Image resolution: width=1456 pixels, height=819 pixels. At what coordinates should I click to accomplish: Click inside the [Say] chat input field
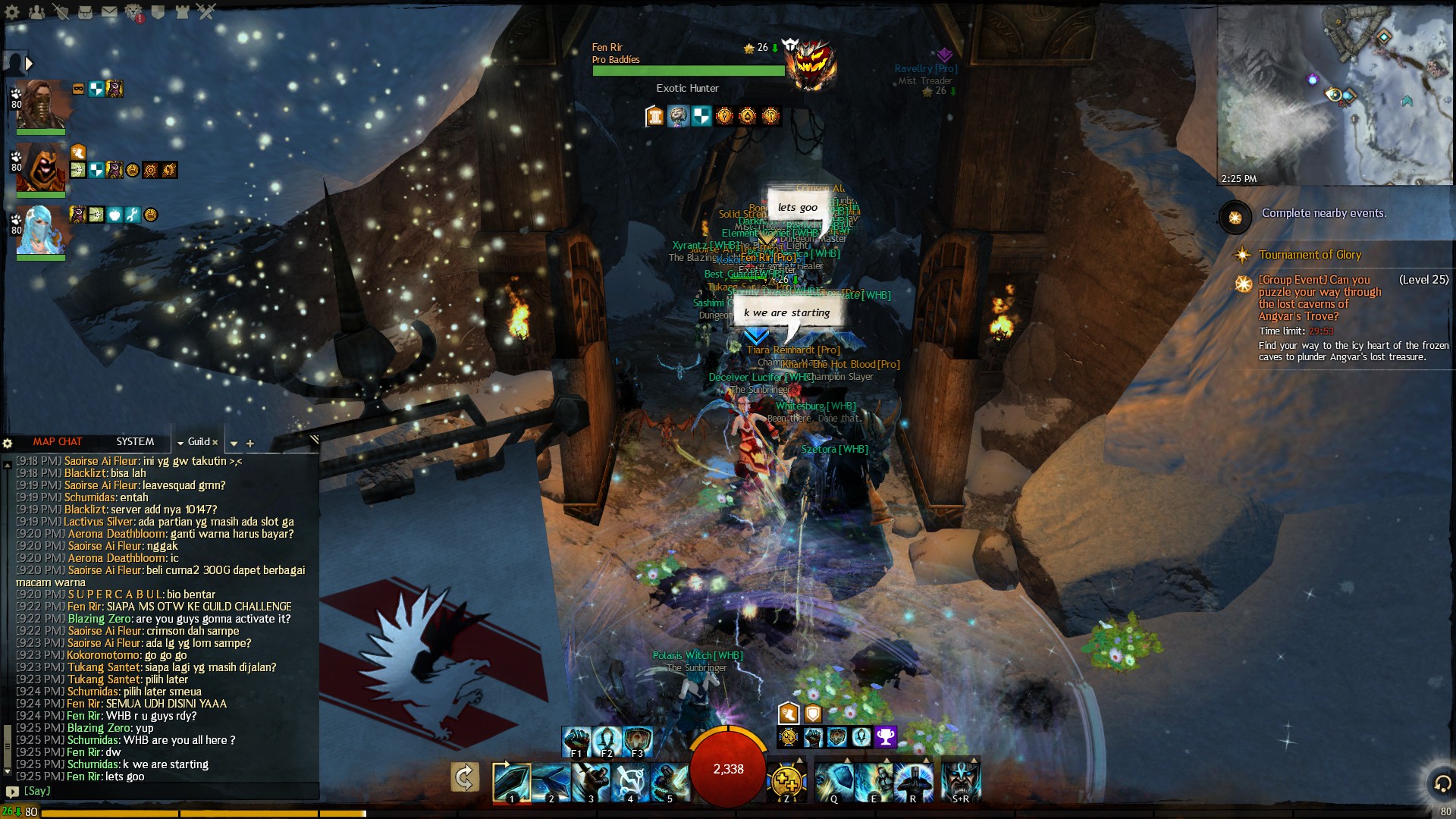pyautogui.click(x=152, y=791)
